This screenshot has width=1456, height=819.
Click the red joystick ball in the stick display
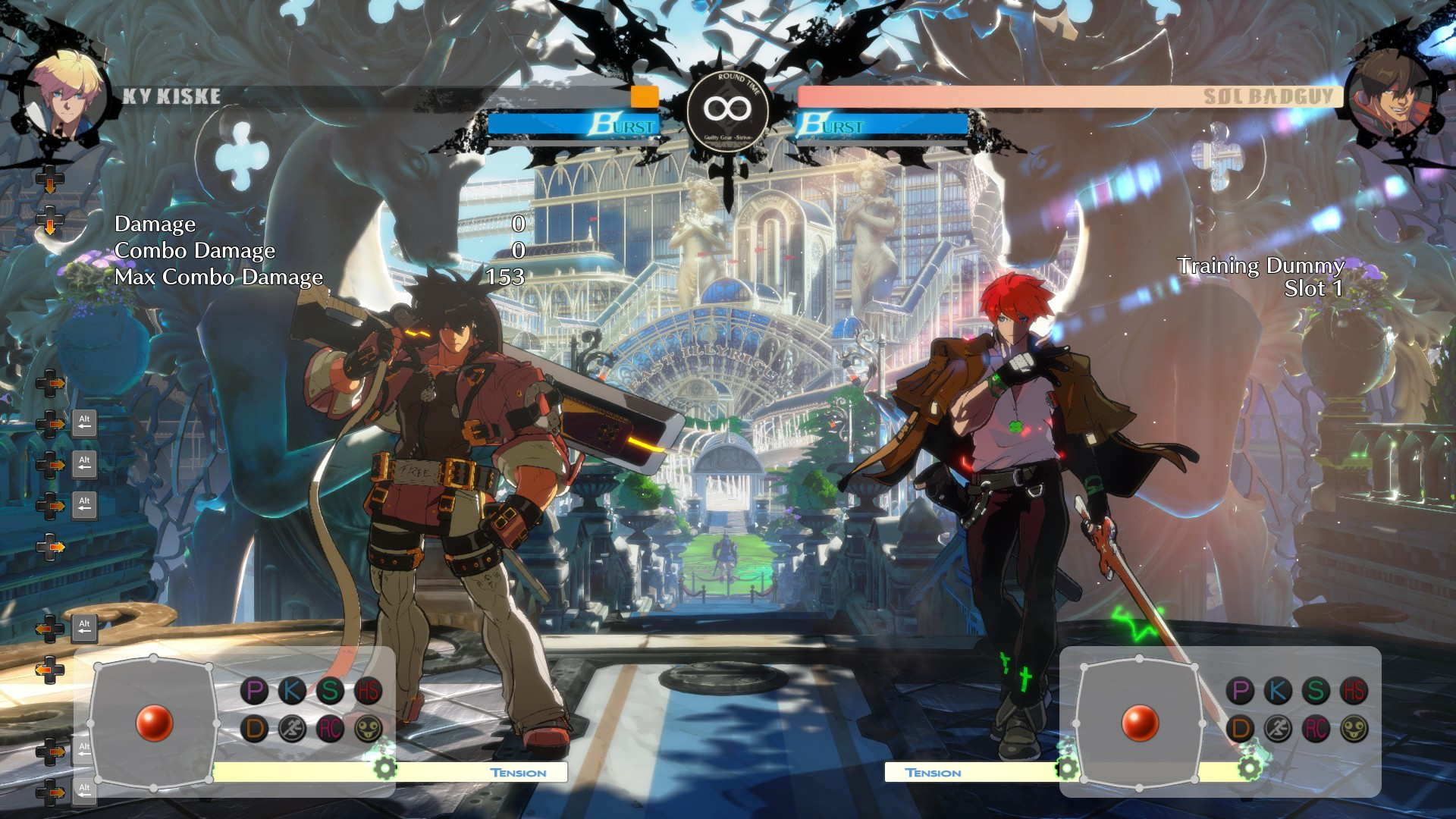coord(154,724)
